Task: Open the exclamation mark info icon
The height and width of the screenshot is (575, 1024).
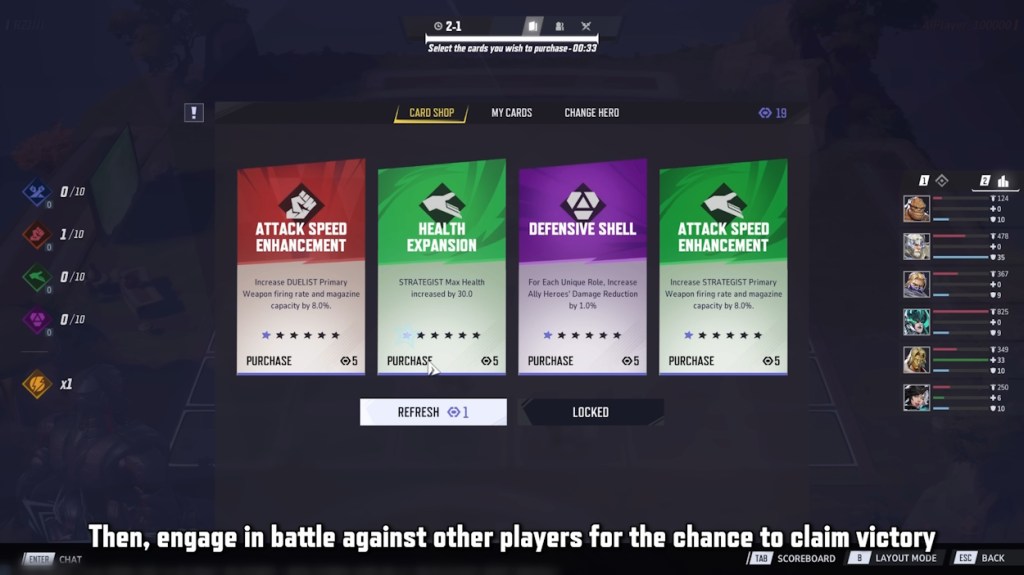Action: (x=194, y=113)
